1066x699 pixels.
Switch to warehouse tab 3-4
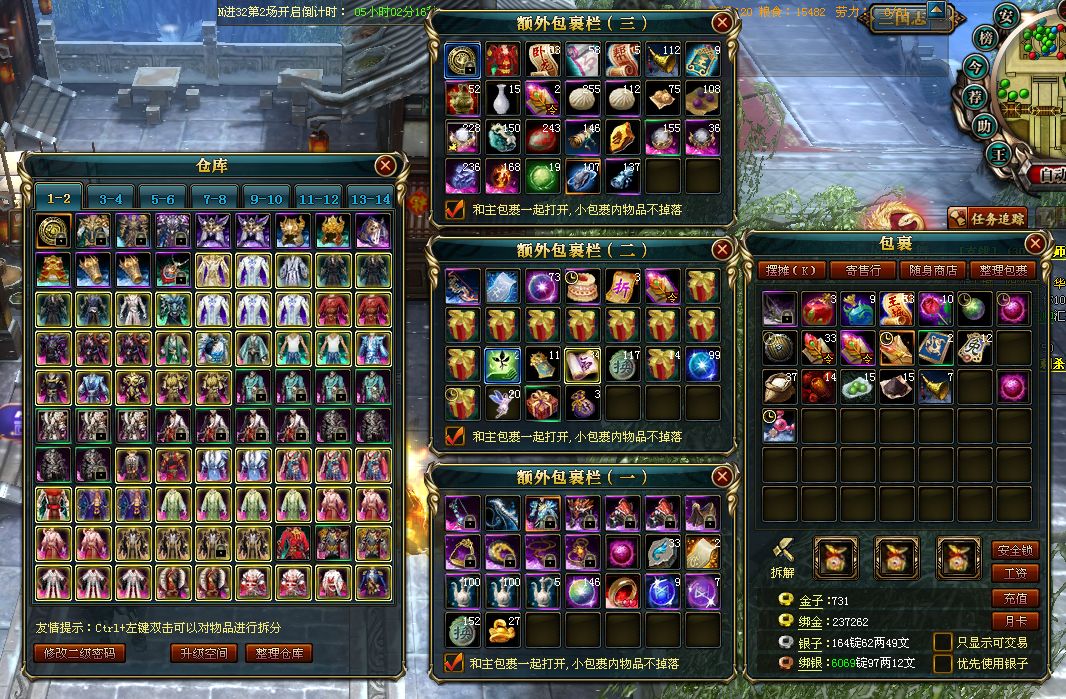pyautogui.click(x=111, y=199)
